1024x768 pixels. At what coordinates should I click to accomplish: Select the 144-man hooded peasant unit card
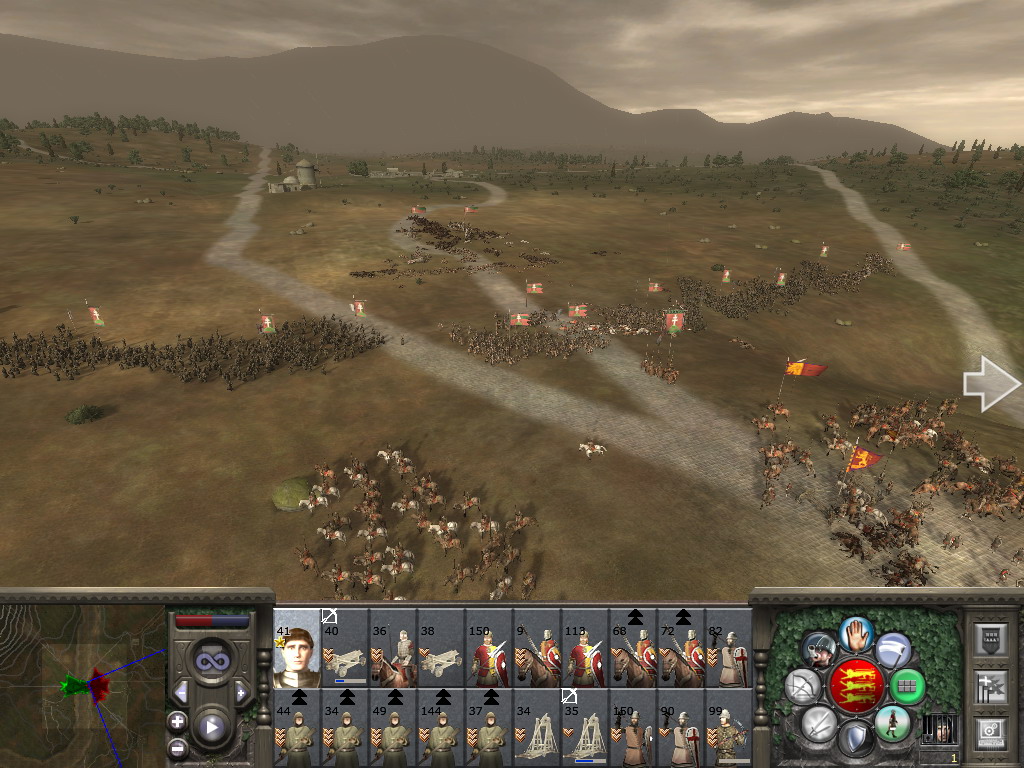[x=441, y=728]
